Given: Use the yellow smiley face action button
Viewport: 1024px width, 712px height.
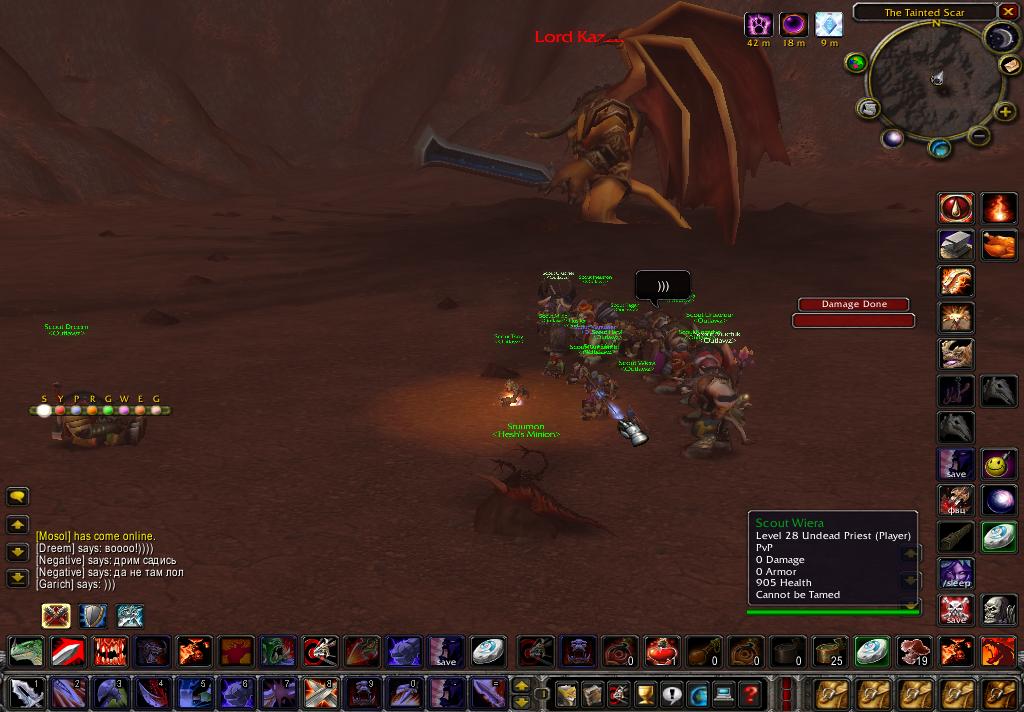Looking at the screenshot, I should pyautogui.click(x=998, y=464).
